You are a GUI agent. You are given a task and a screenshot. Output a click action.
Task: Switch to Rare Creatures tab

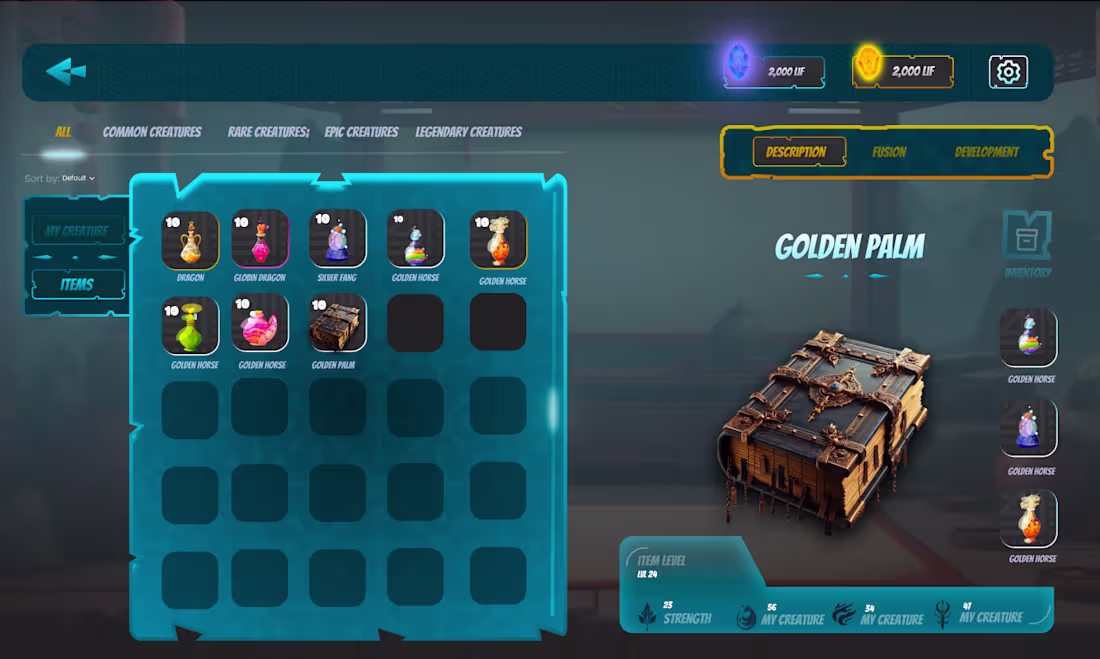click(268, 132)
